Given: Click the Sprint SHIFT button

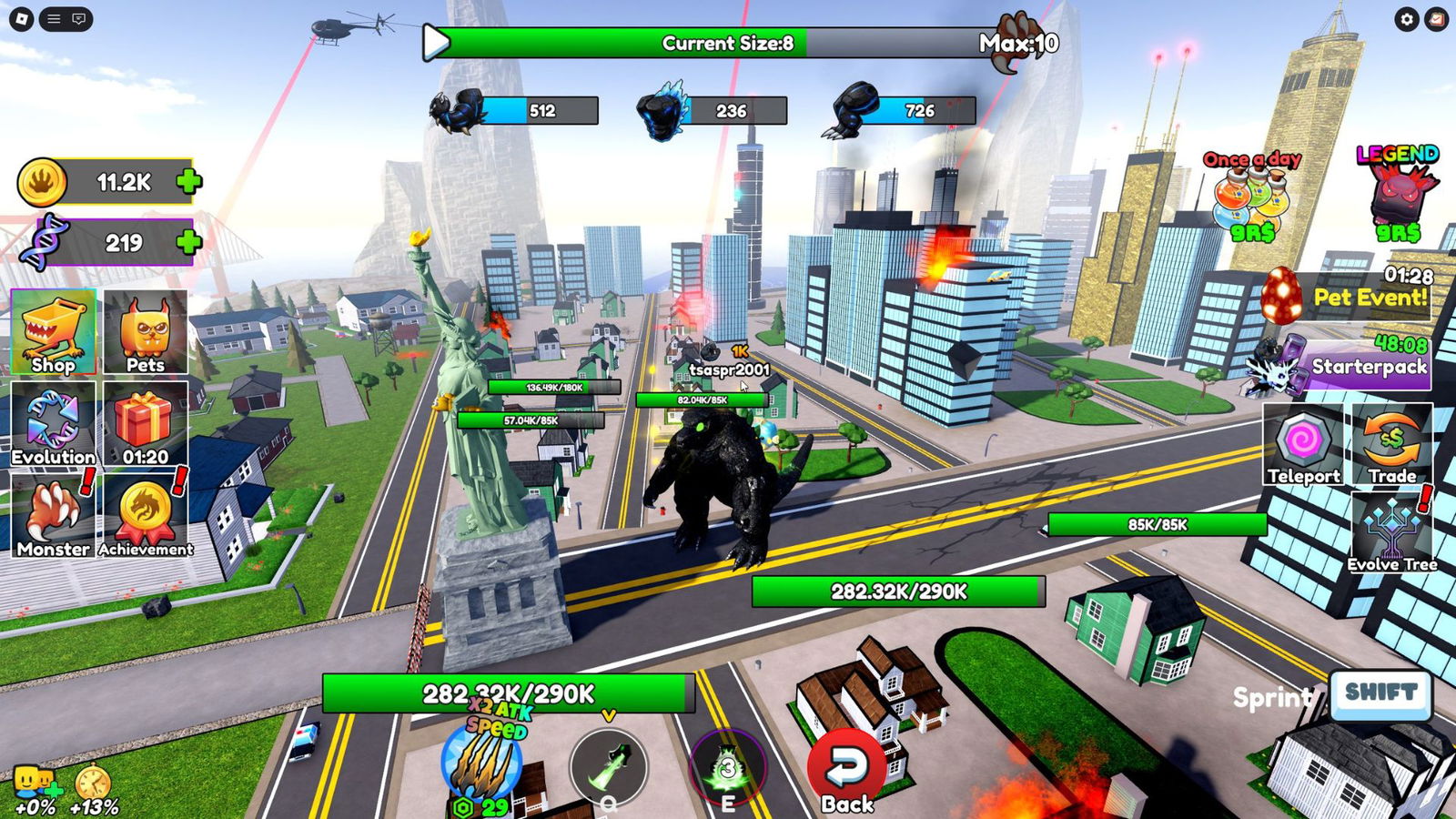Looking at the screenshot, I should [1380, 694].
